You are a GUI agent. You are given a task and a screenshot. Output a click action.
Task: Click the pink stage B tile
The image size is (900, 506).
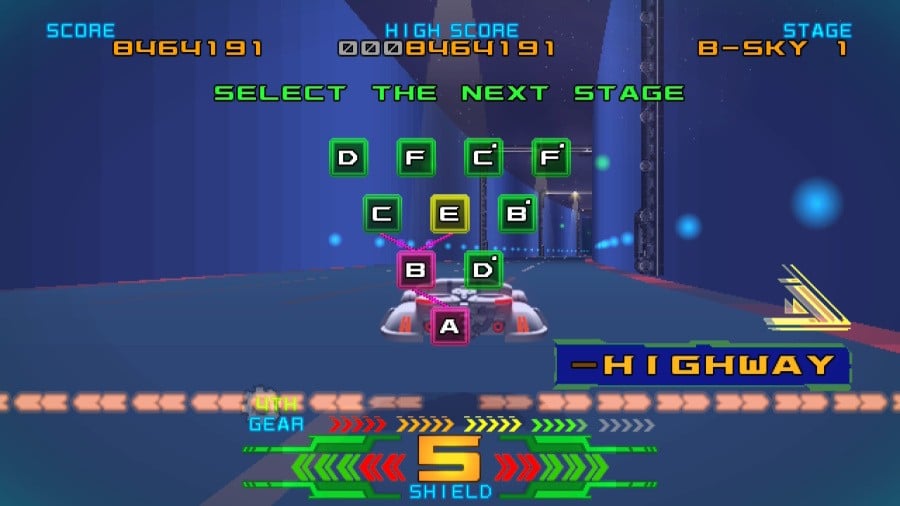pyautogui.click(x=416, y=270)
